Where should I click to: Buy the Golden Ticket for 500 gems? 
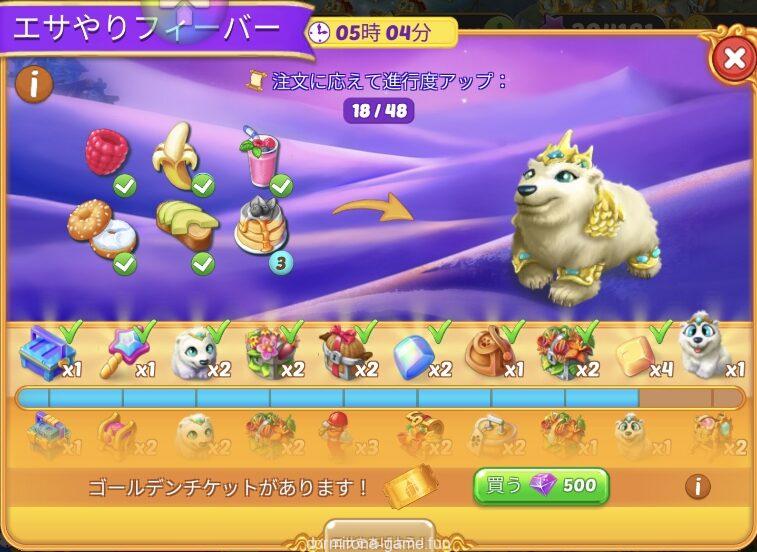pyautogui.click(x=540, y=487)
